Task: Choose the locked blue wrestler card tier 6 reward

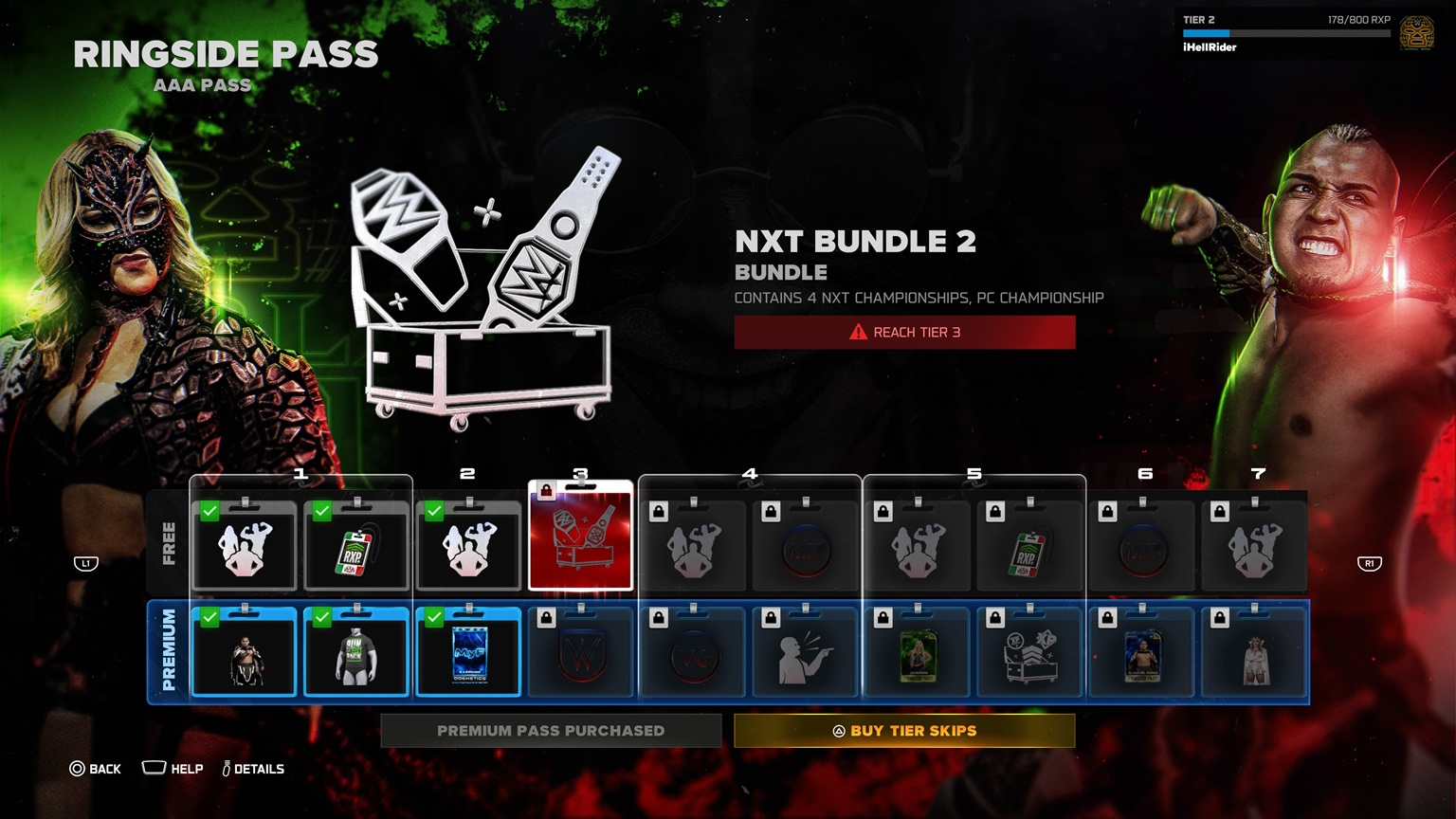Action: 1141,653
